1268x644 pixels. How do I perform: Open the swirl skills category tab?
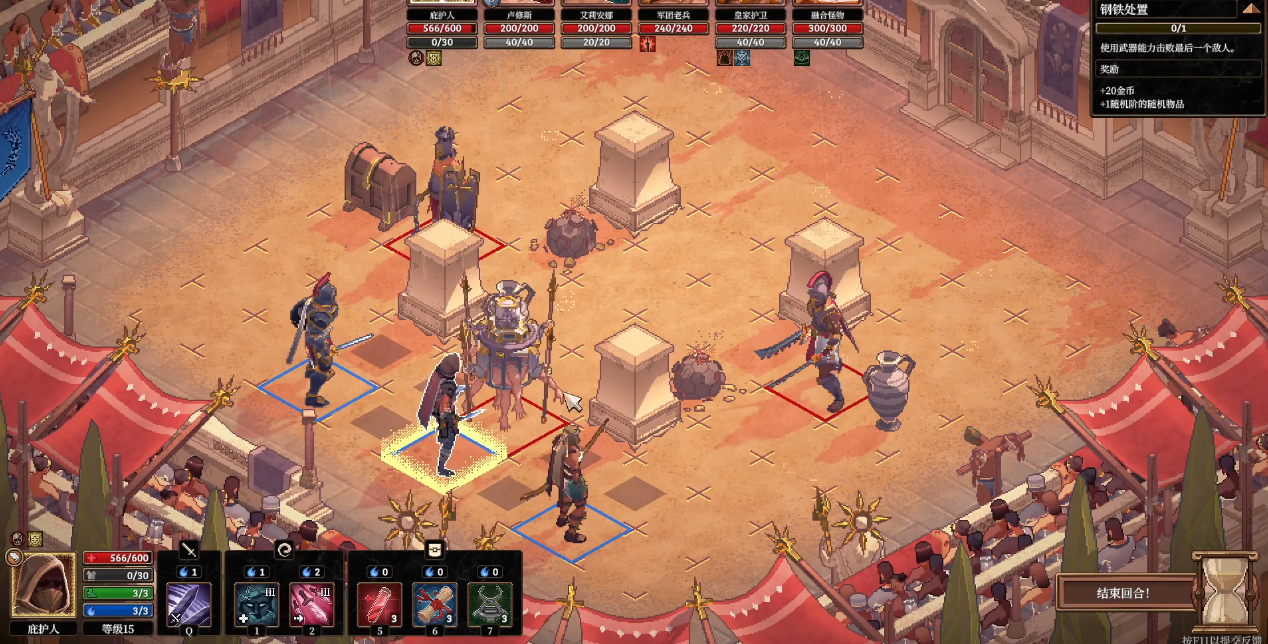[284, 549]
